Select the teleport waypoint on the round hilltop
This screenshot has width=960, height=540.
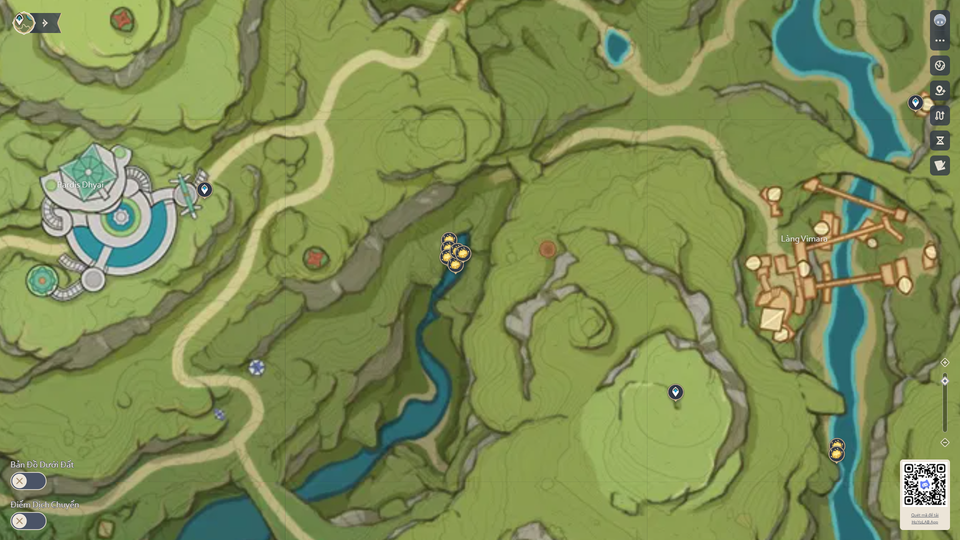[x=675, y=392]
